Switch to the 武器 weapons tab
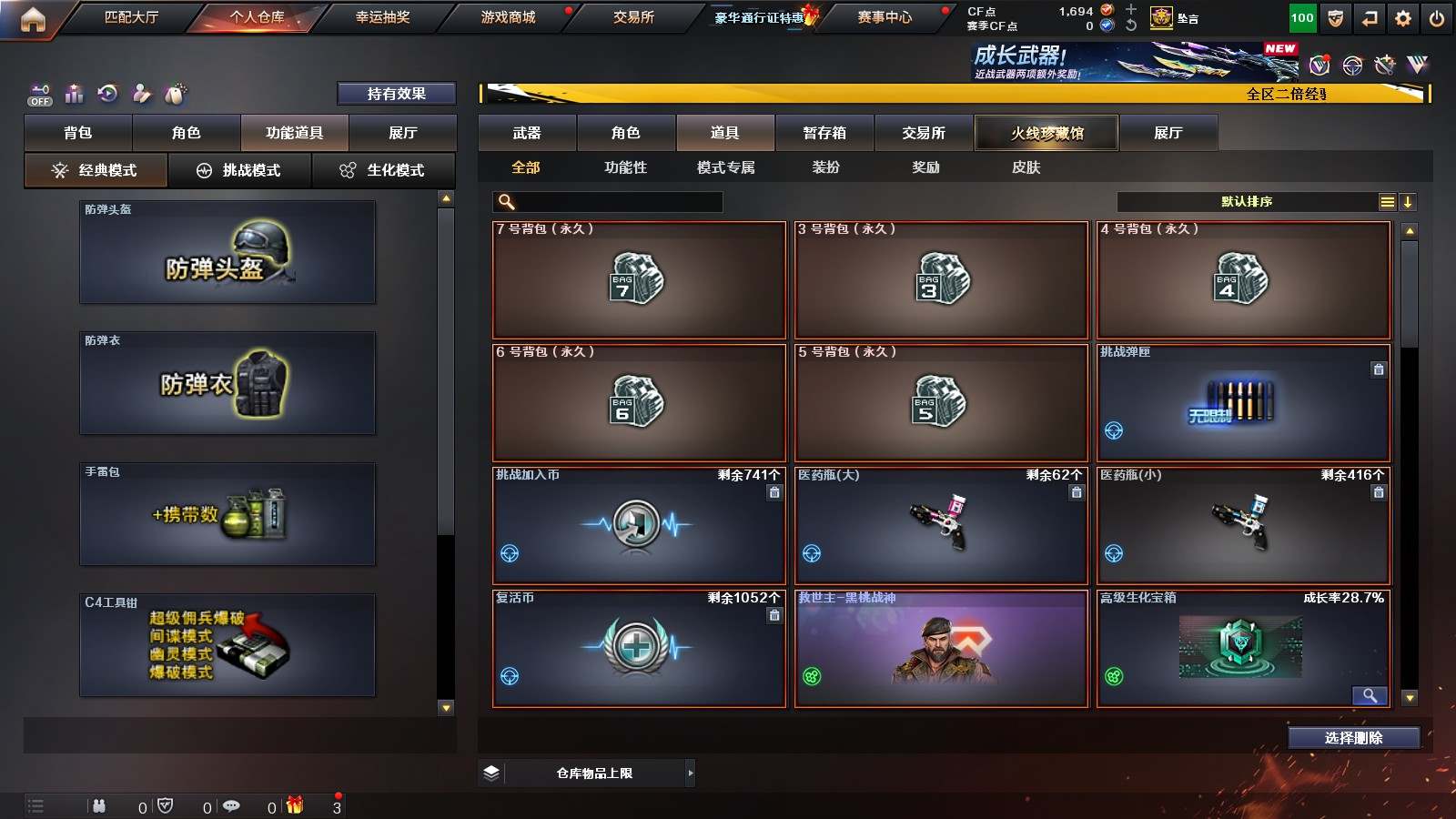1456x819 pixels. coord(527,133)
